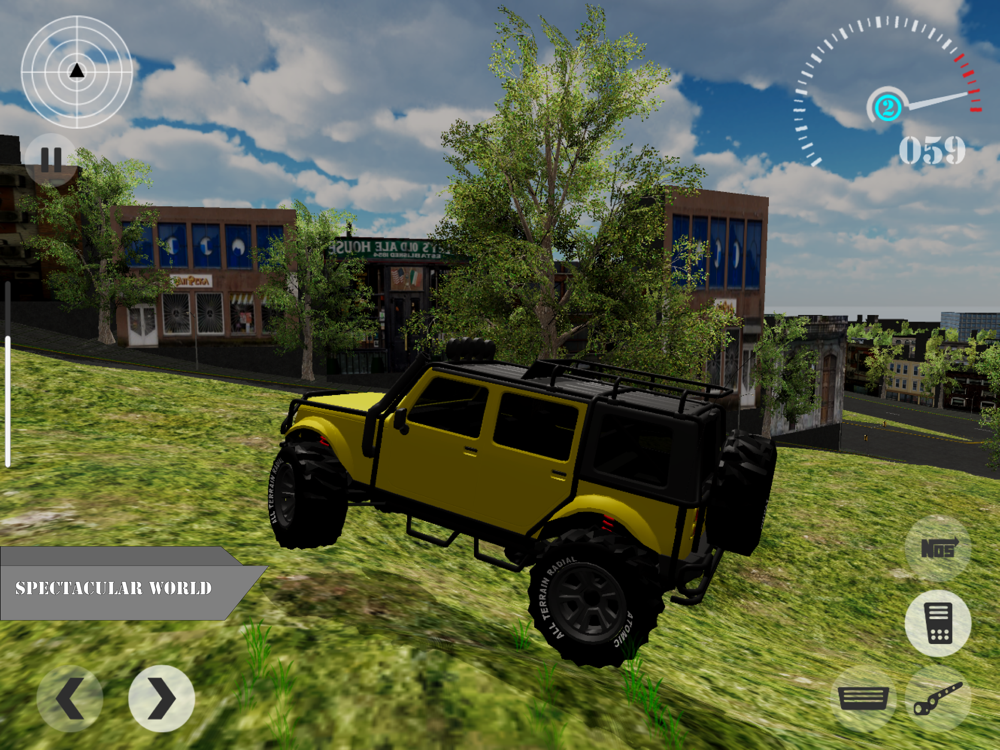This screenshot has height=750, width=1000.
Task: Tap the wide brake pedal button
Action: [863, 698]
